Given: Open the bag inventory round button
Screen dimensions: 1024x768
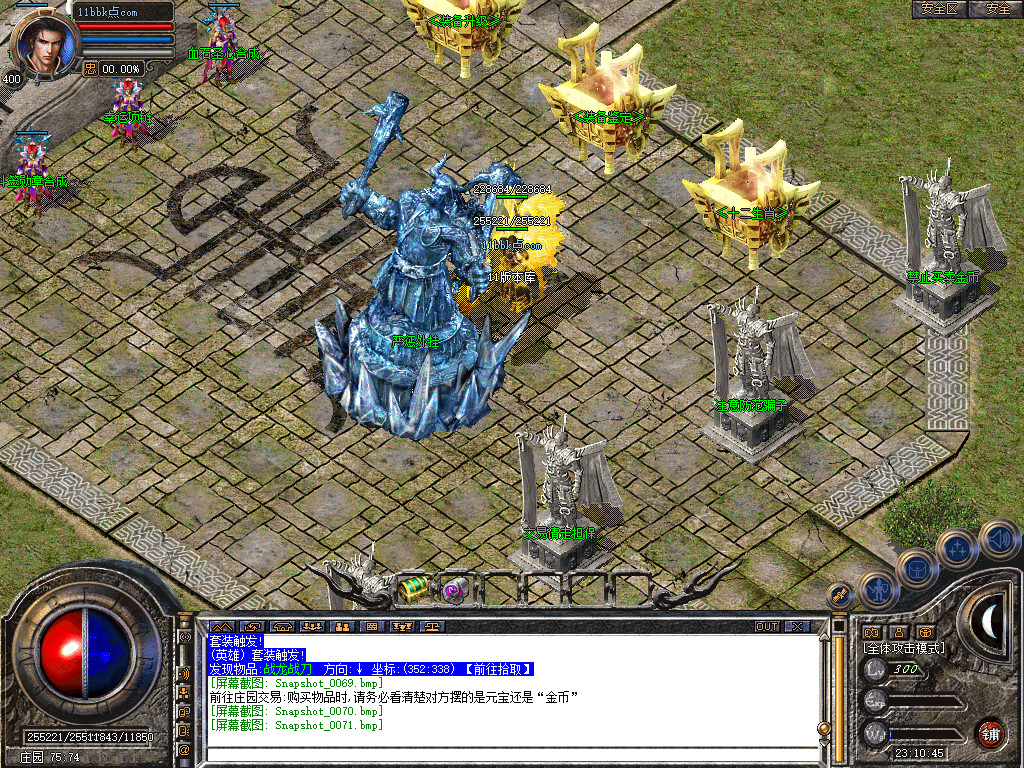Looking at the screenshot, I should (x=916, y=569).
